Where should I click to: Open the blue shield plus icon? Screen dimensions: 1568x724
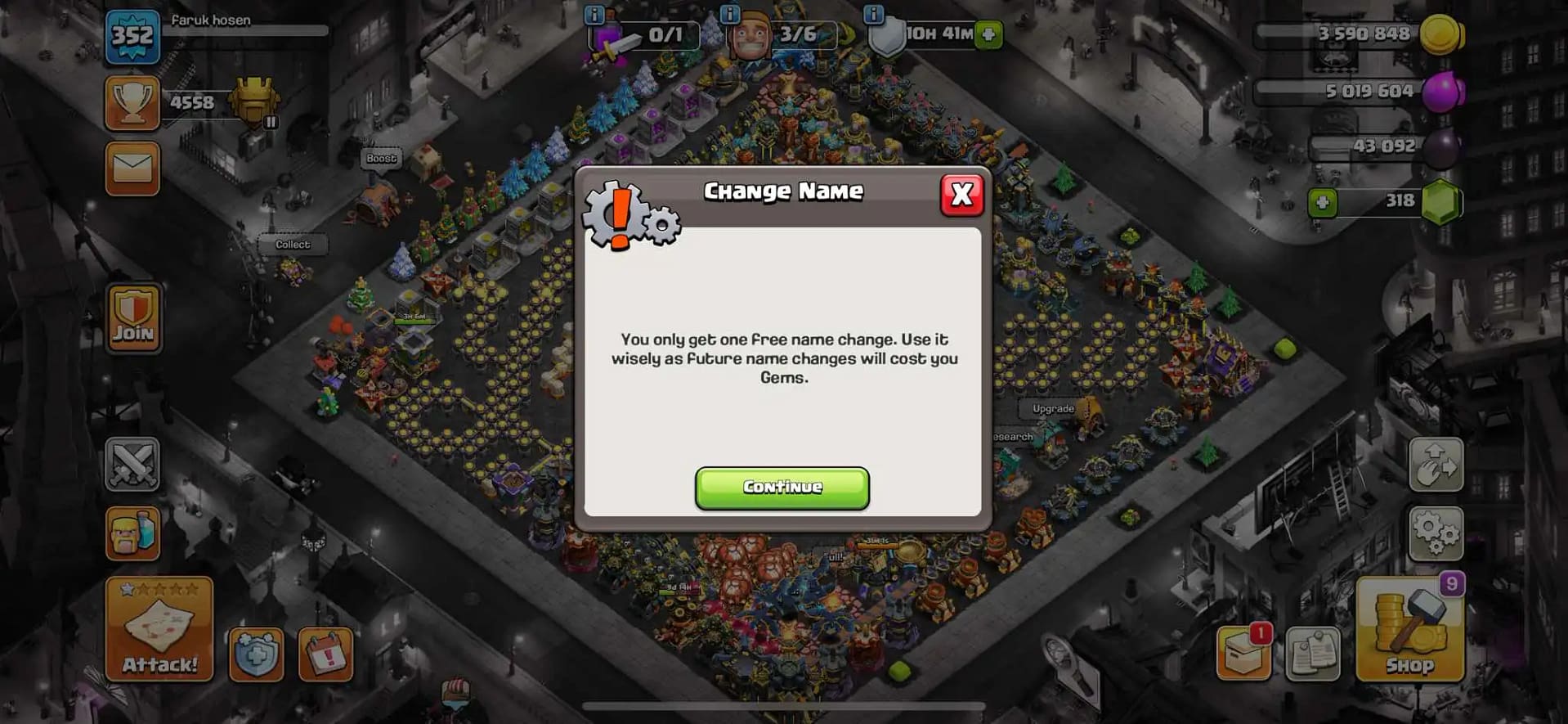[x=256, y=654]
